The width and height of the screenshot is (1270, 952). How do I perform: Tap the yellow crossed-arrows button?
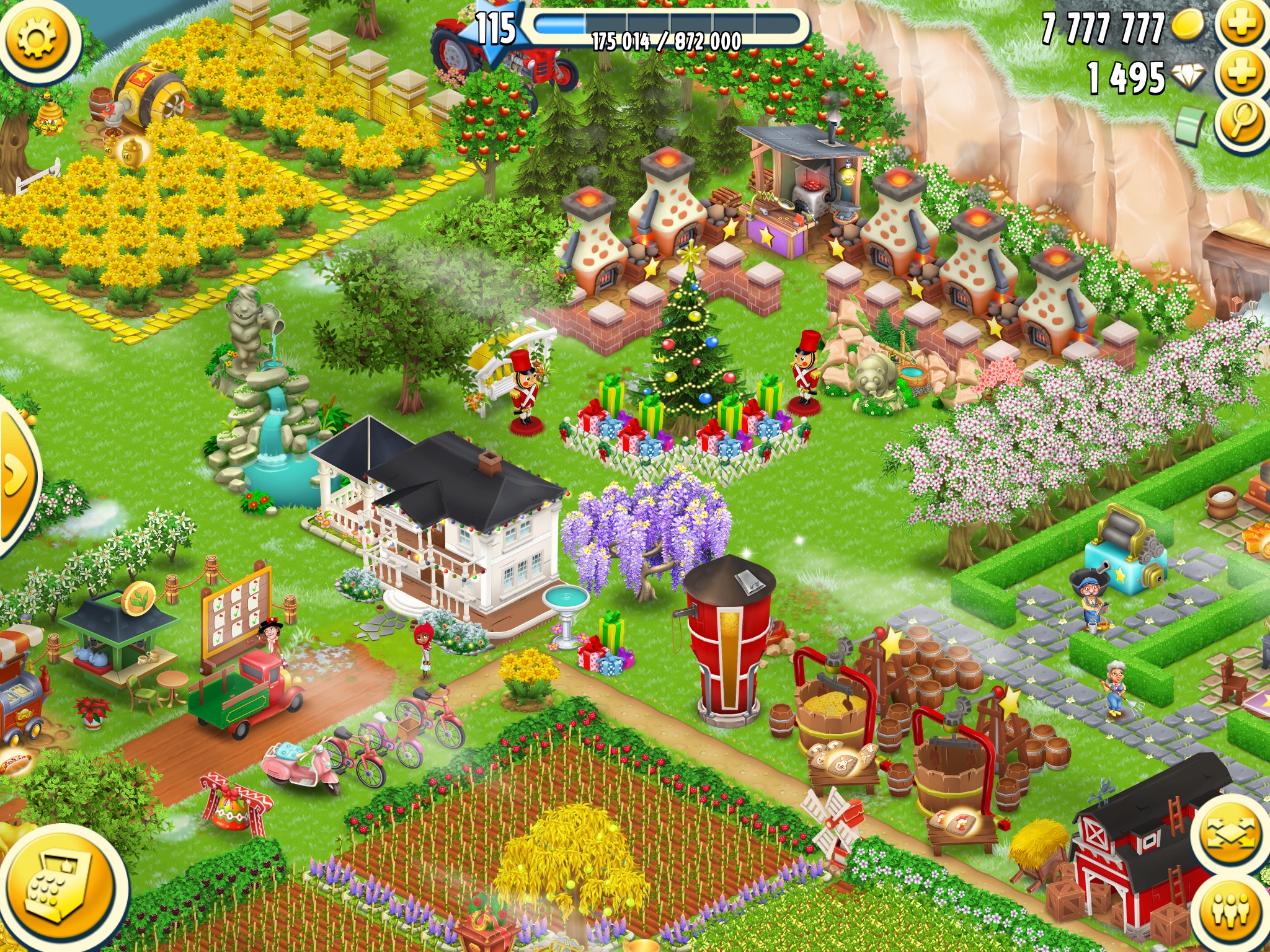(1229, 833)
